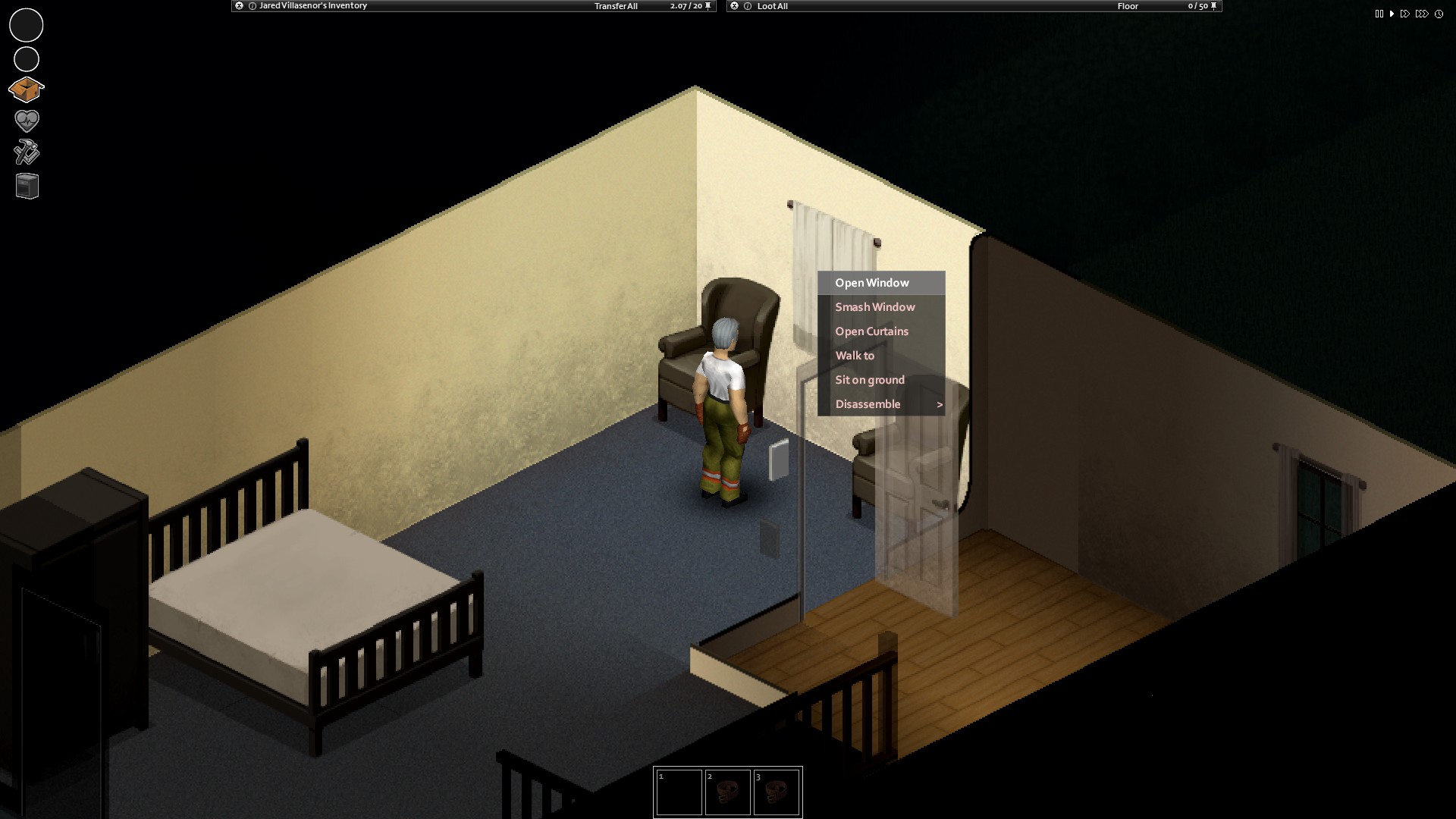This screenshot has width=1456, height=819.
Task: Select hotbar slot 2 item
Action: pyautogui.click(x=728, y=791)
